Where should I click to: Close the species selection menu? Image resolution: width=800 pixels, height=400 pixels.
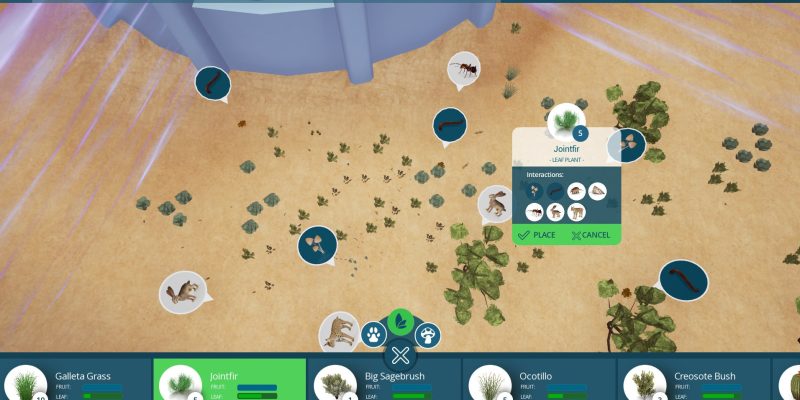[401, 355]
